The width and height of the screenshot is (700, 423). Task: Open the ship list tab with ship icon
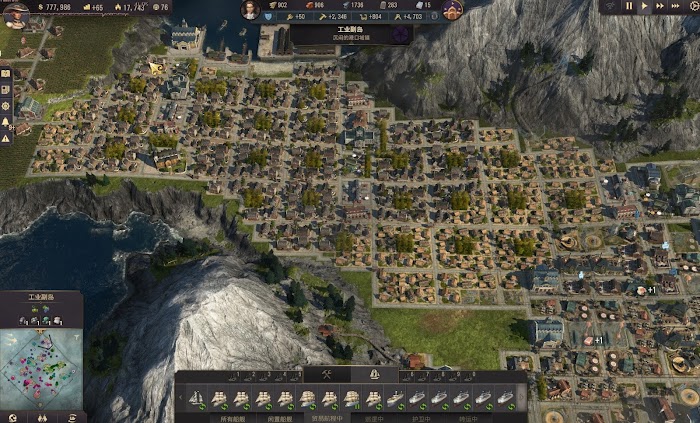coord(373,375)
